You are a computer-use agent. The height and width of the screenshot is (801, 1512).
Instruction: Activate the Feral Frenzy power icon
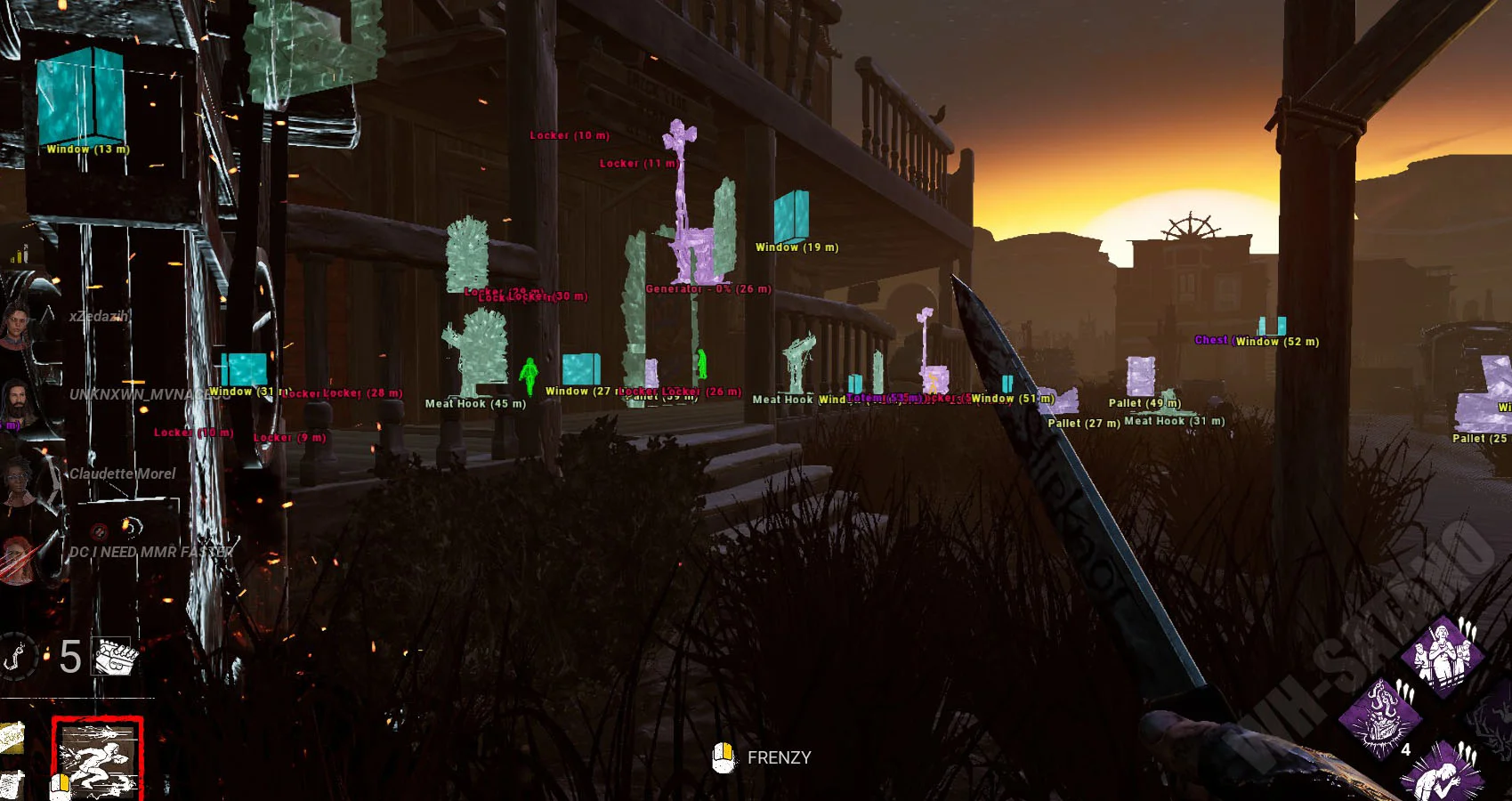pyautogui.click(x=97, y=758)
